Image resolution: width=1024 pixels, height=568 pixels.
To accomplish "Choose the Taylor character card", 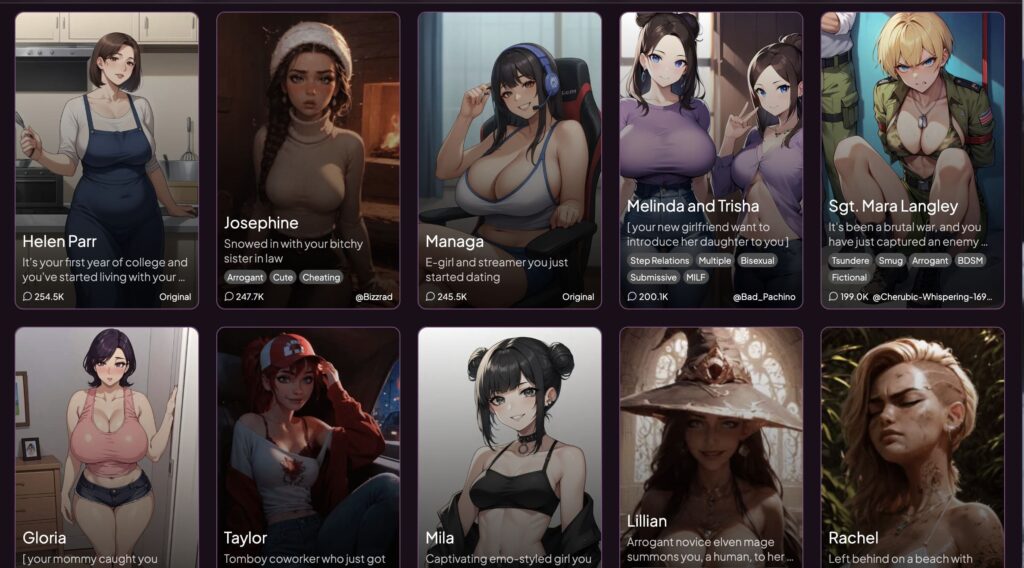I will (308, 440).
